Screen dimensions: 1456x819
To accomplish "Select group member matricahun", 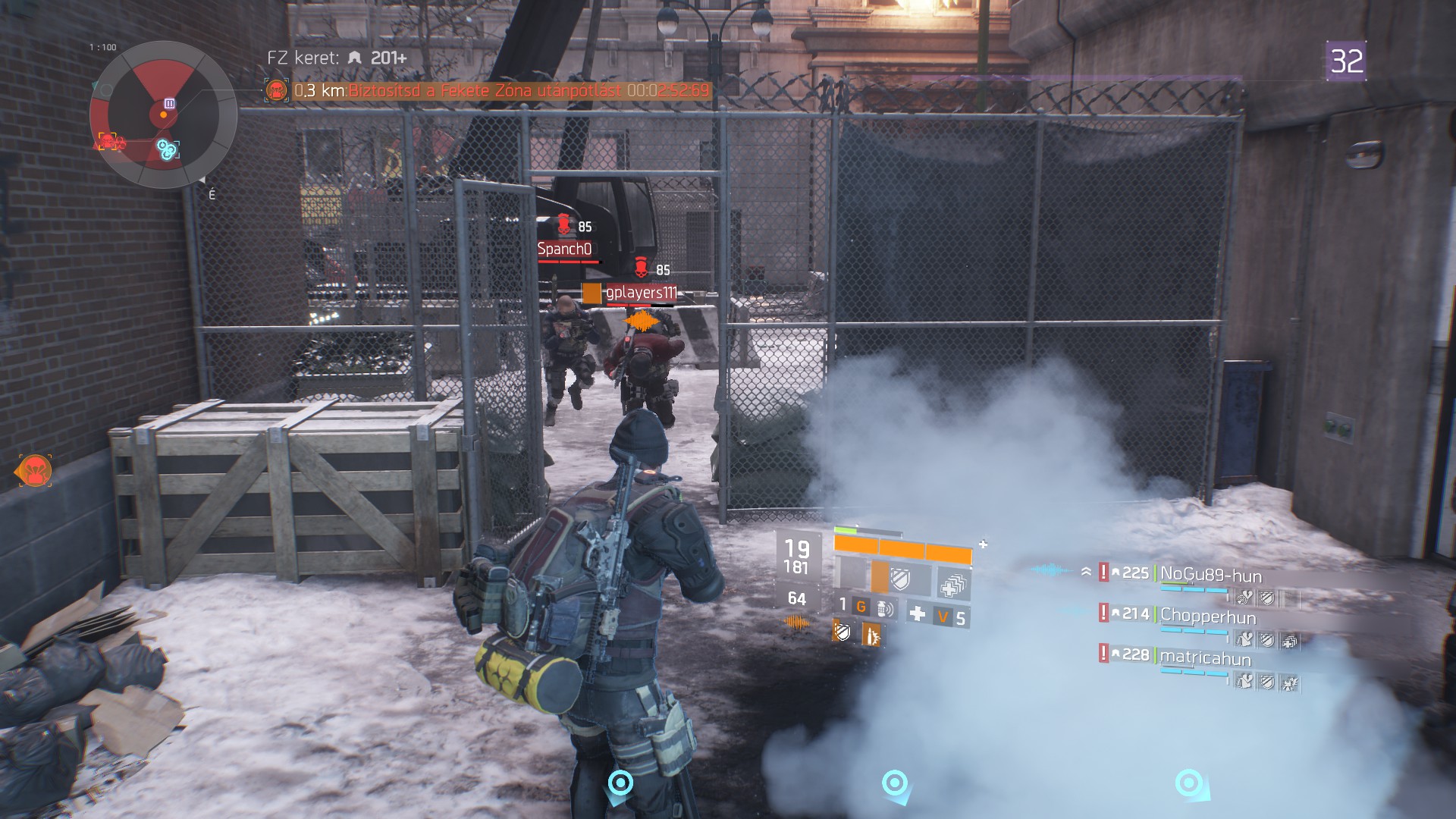I will click(1205, 657).
